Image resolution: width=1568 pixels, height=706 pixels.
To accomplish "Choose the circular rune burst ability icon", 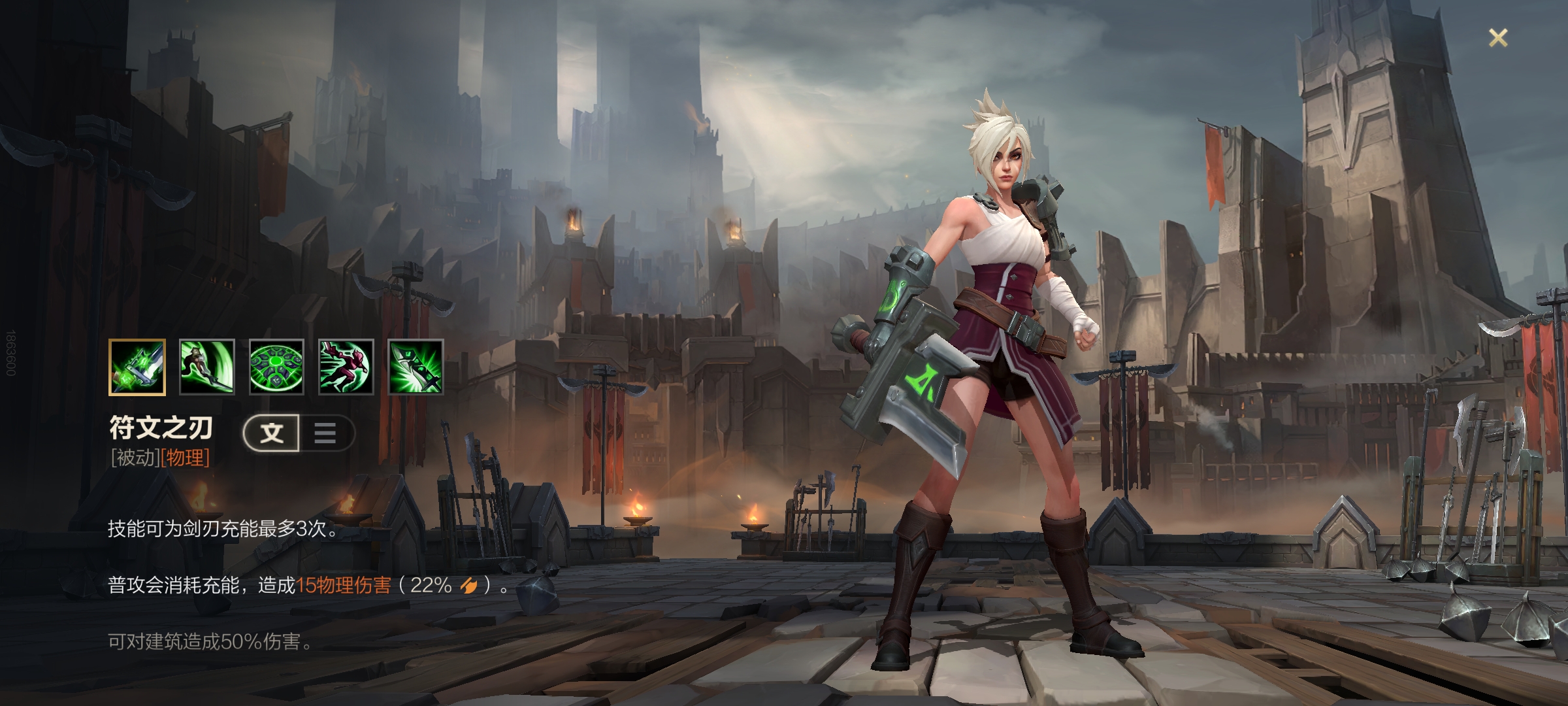I will [x=276, y=367].
